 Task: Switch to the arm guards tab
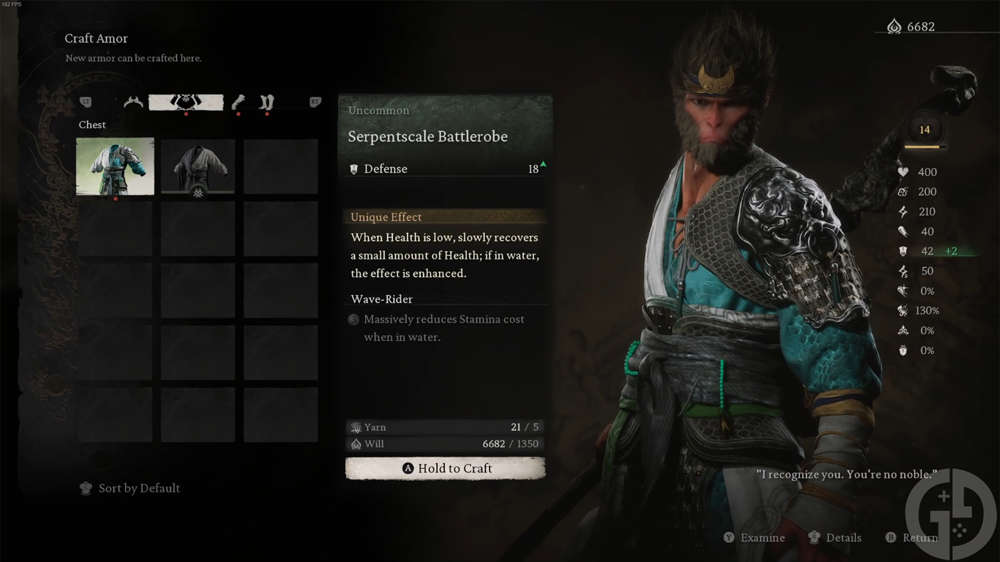[x=238, y=102]
